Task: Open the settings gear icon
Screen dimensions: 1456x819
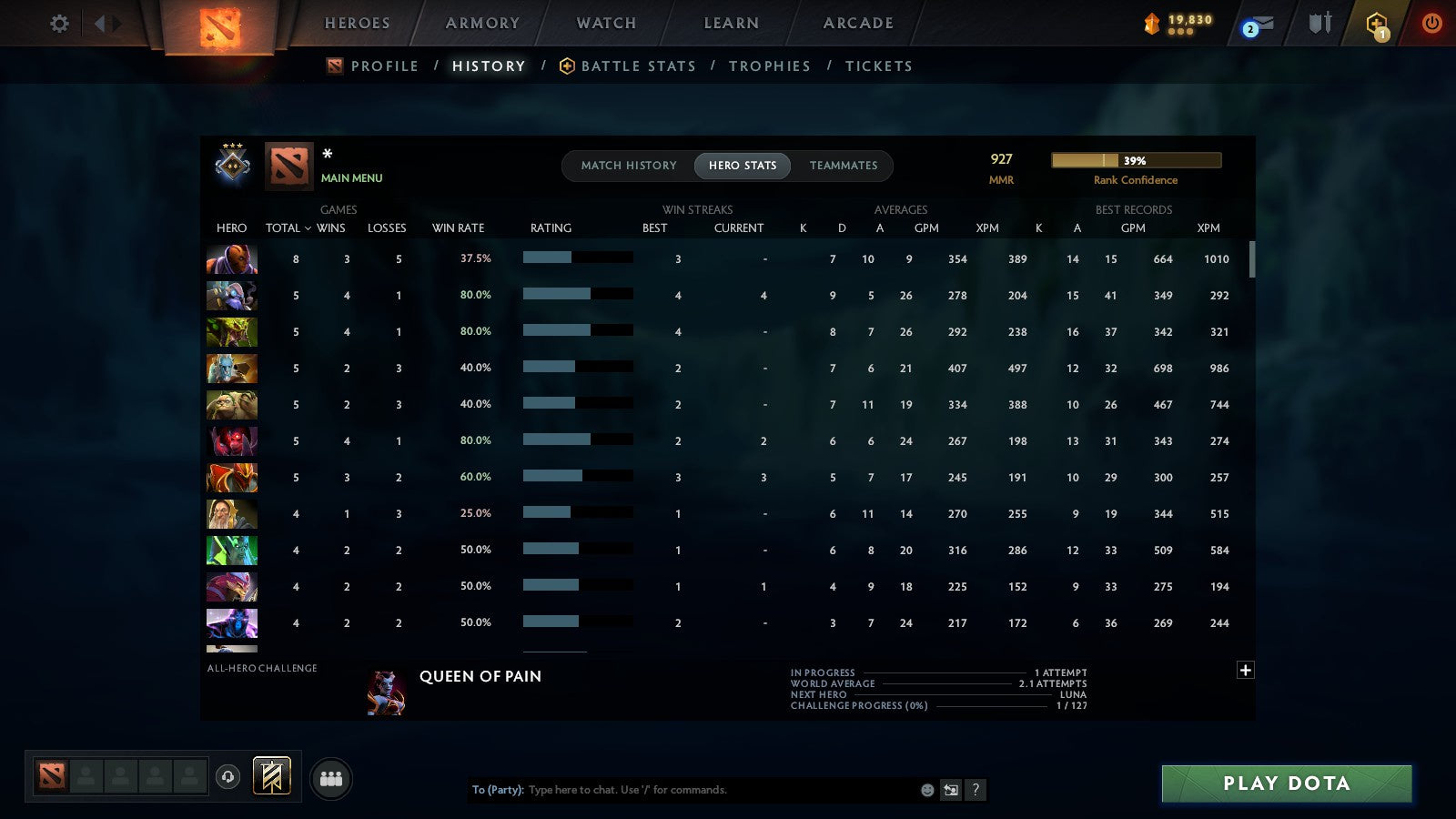Action: tap(58, 25)
